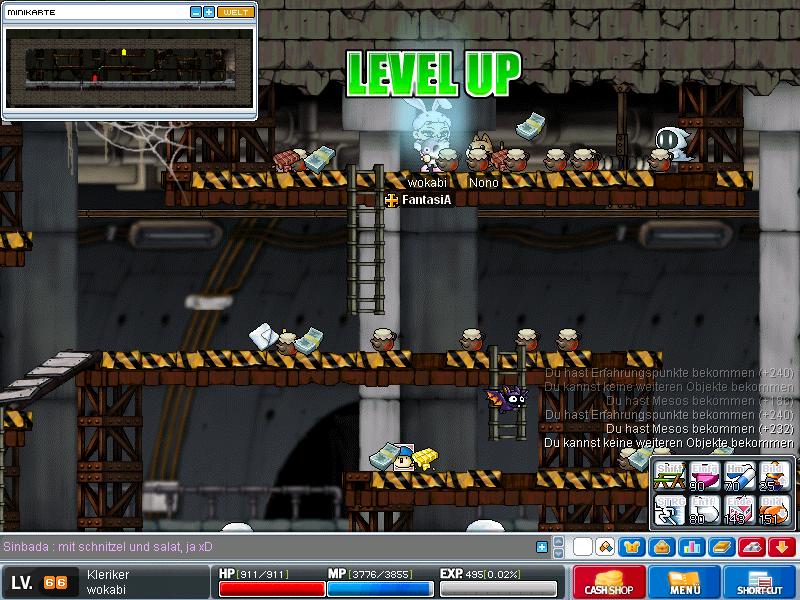Expand the chat window with plus button

(542, 547)
